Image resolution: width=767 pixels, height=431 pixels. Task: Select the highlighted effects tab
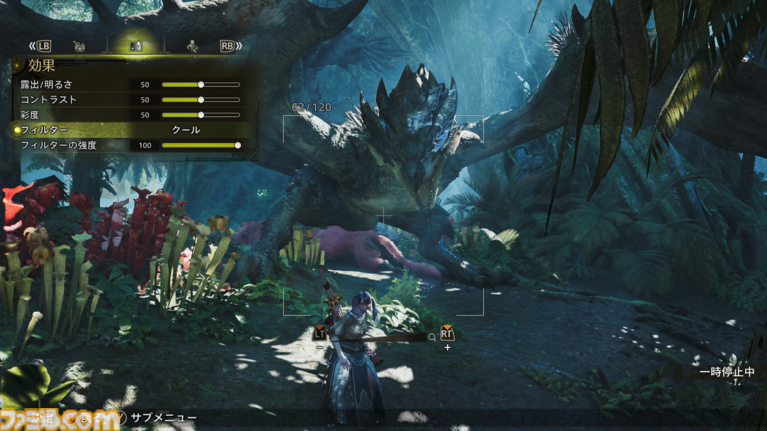[136, 46]
